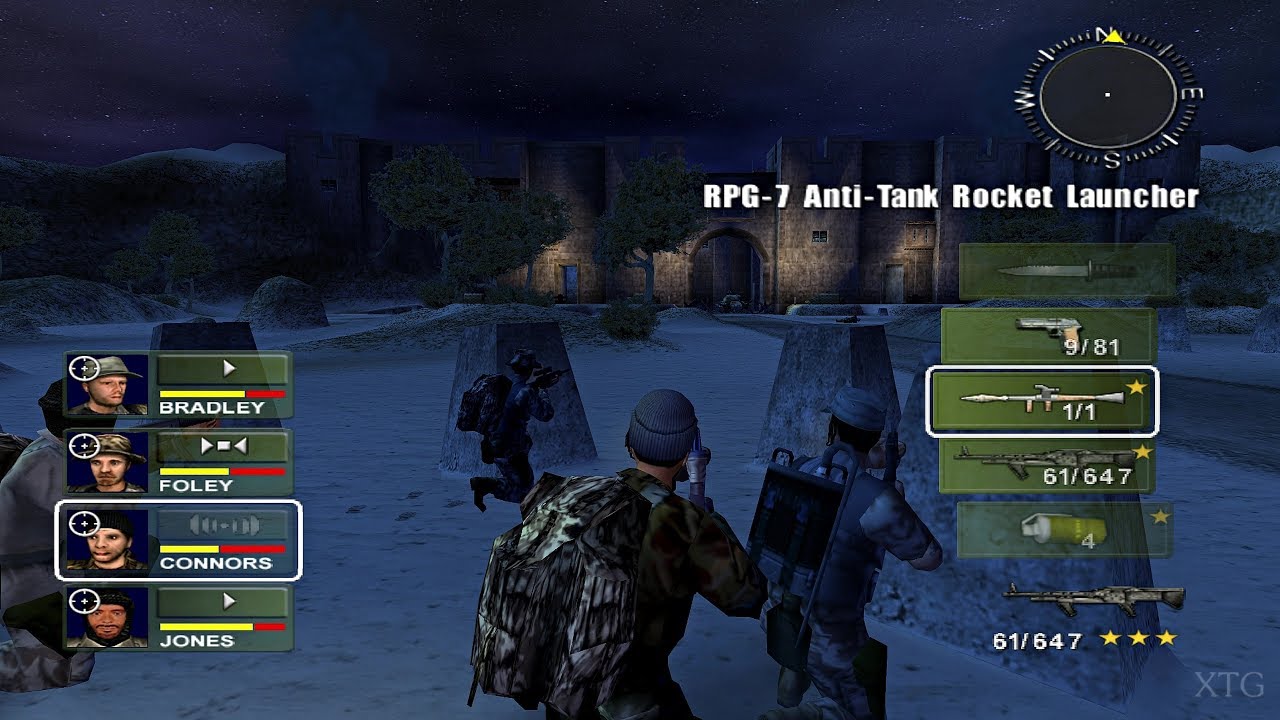Click Bradley's crosshair targeting icon
1280x720 pixels.
pos(83,370)
